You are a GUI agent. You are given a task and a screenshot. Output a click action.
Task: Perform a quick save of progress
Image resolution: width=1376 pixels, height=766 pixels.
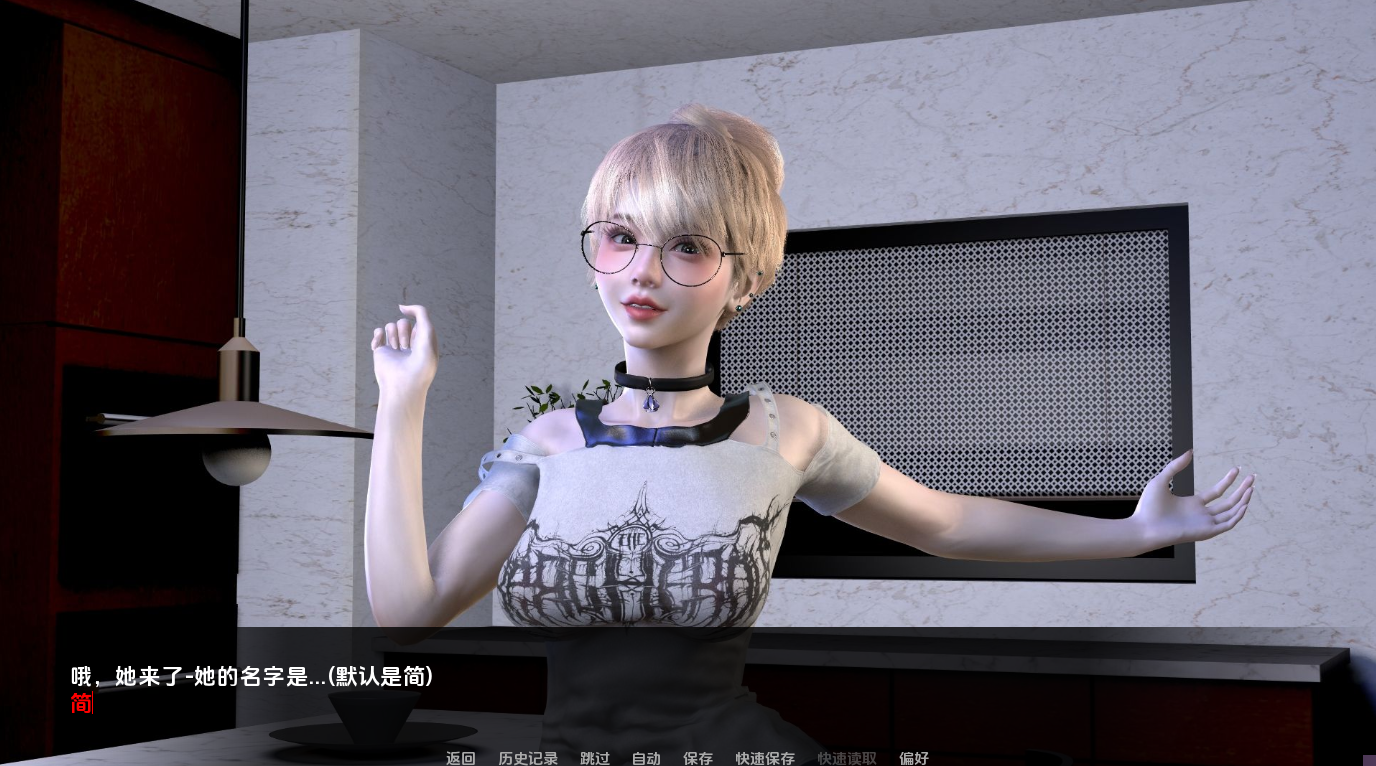(x=764, y=759)
